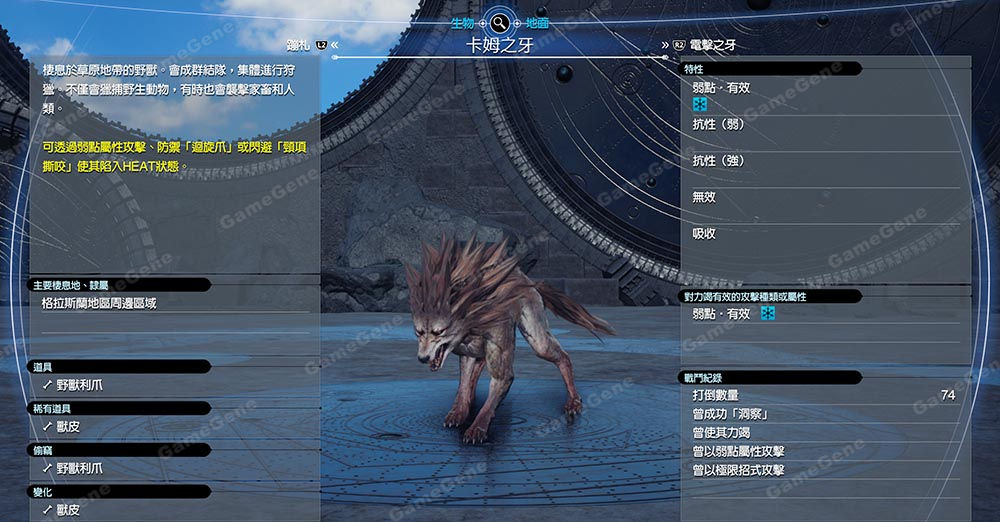Switch to the 生物 category tab
The image size is (1000, 522).
pyautogui.click(x=462, y=22)
